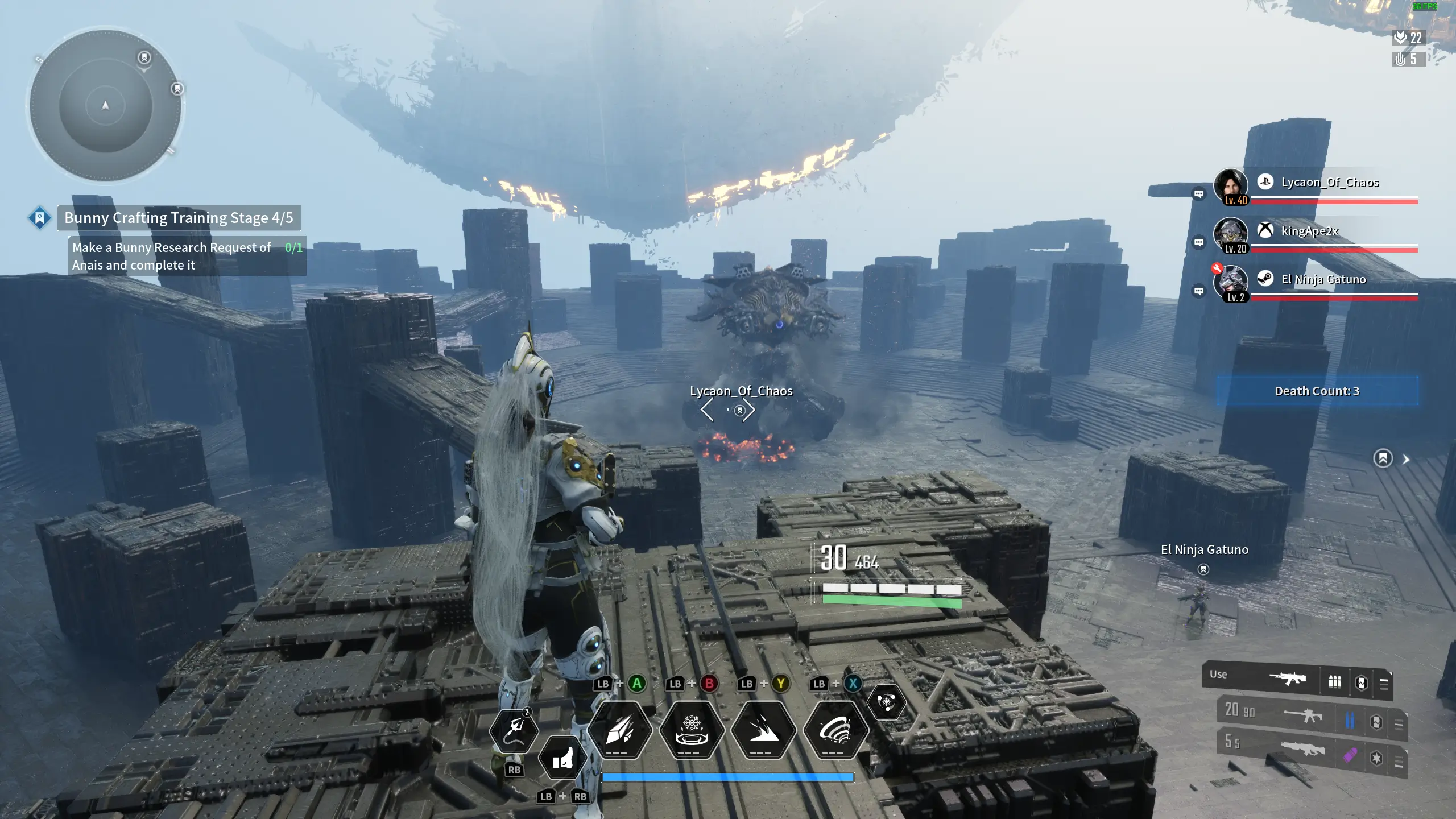Use the melee punch sub-attack icon
This screenshot has width=1456, height=819.
coord(562,759)
